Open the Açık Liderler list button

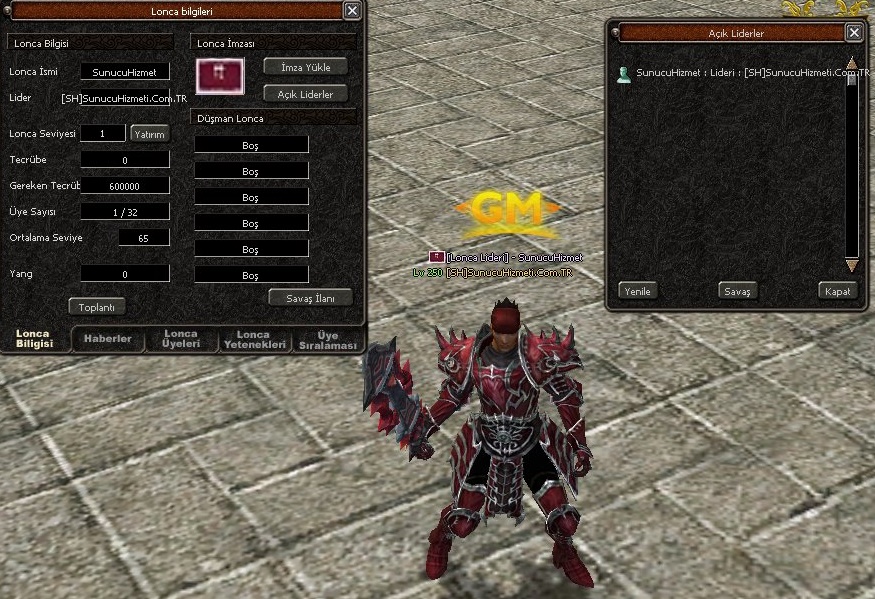coord(305,94)
